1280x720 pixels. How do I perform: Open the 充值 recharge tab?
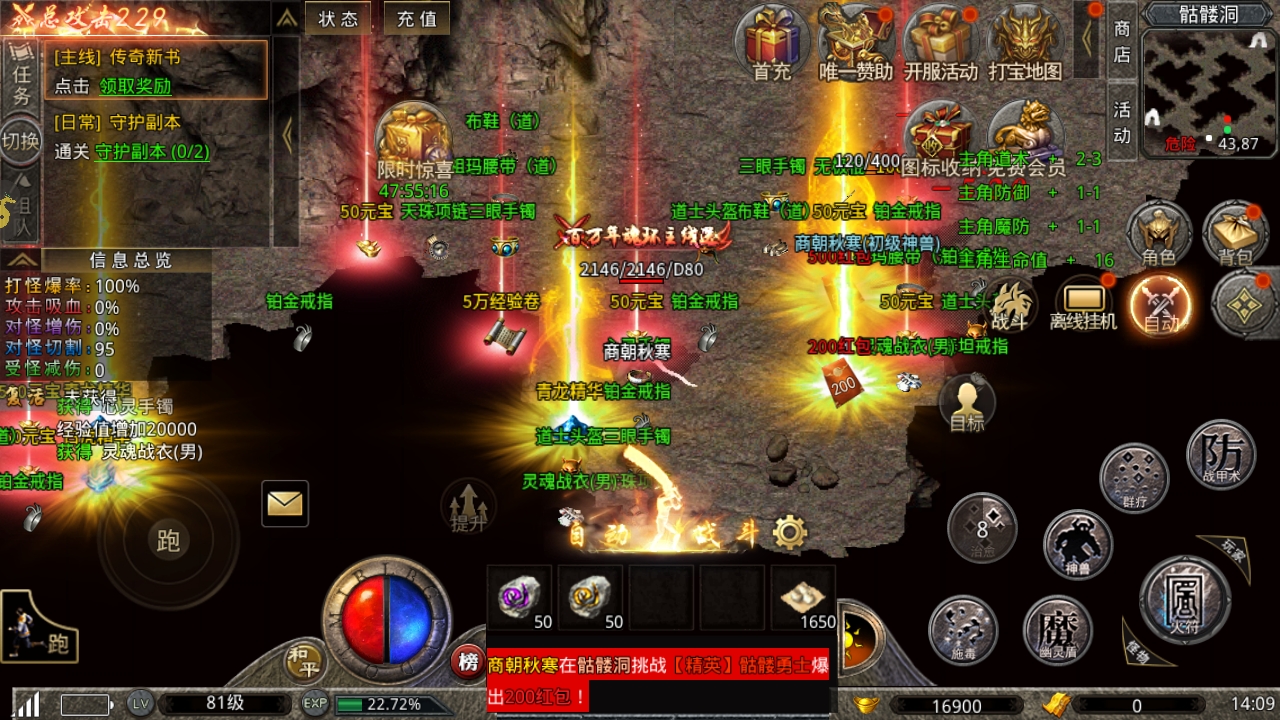coord(416,17)
